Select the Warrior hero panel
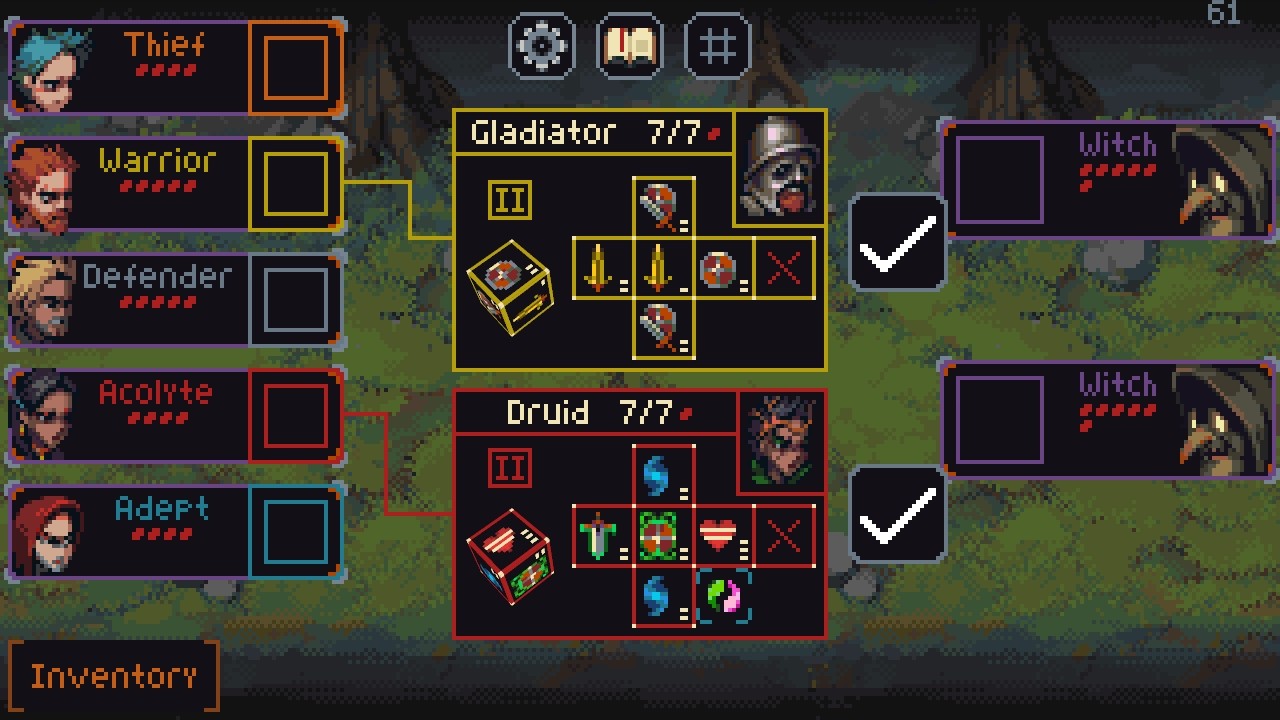The height and width of the screenshot is (720, 1280). point(130,184)
